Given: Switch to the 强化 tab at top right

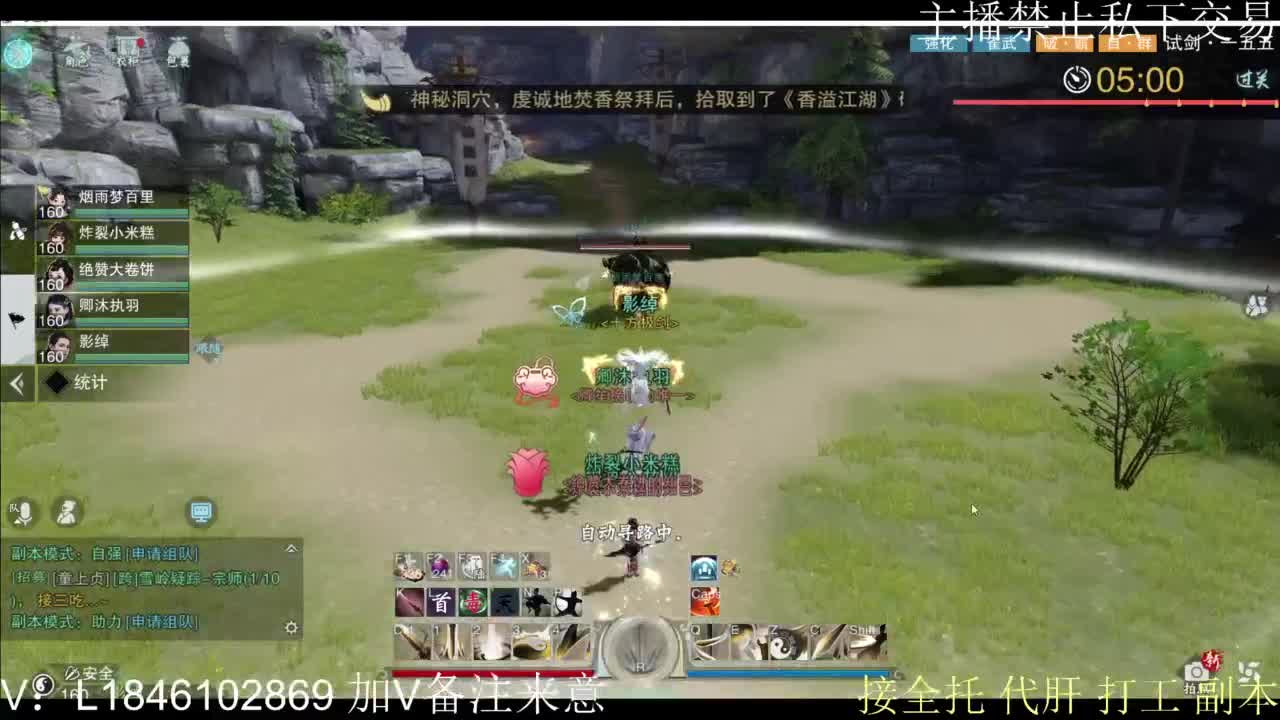Looking at the screenshot, I should [x=936, y=44].
